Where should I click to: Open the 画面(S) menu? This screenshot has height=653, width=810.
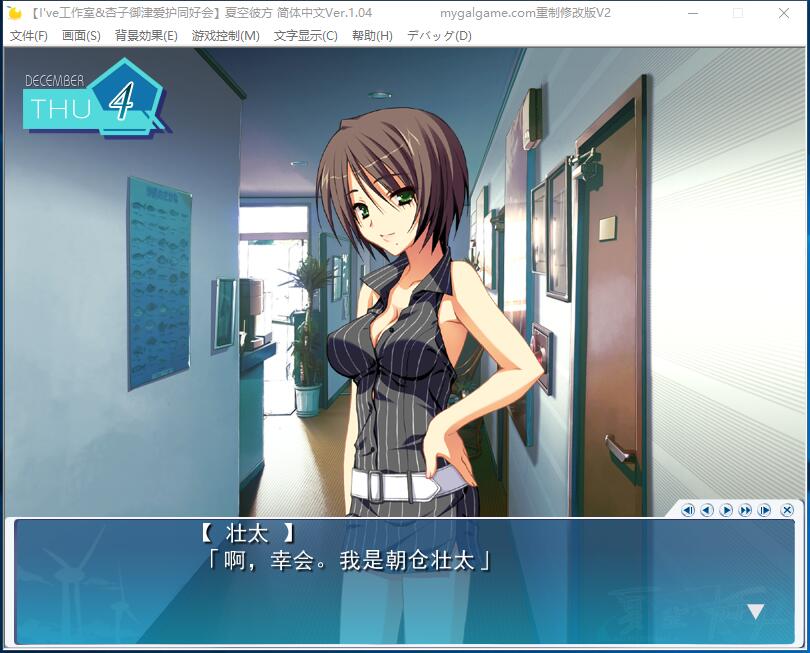[x=81, y=36]
